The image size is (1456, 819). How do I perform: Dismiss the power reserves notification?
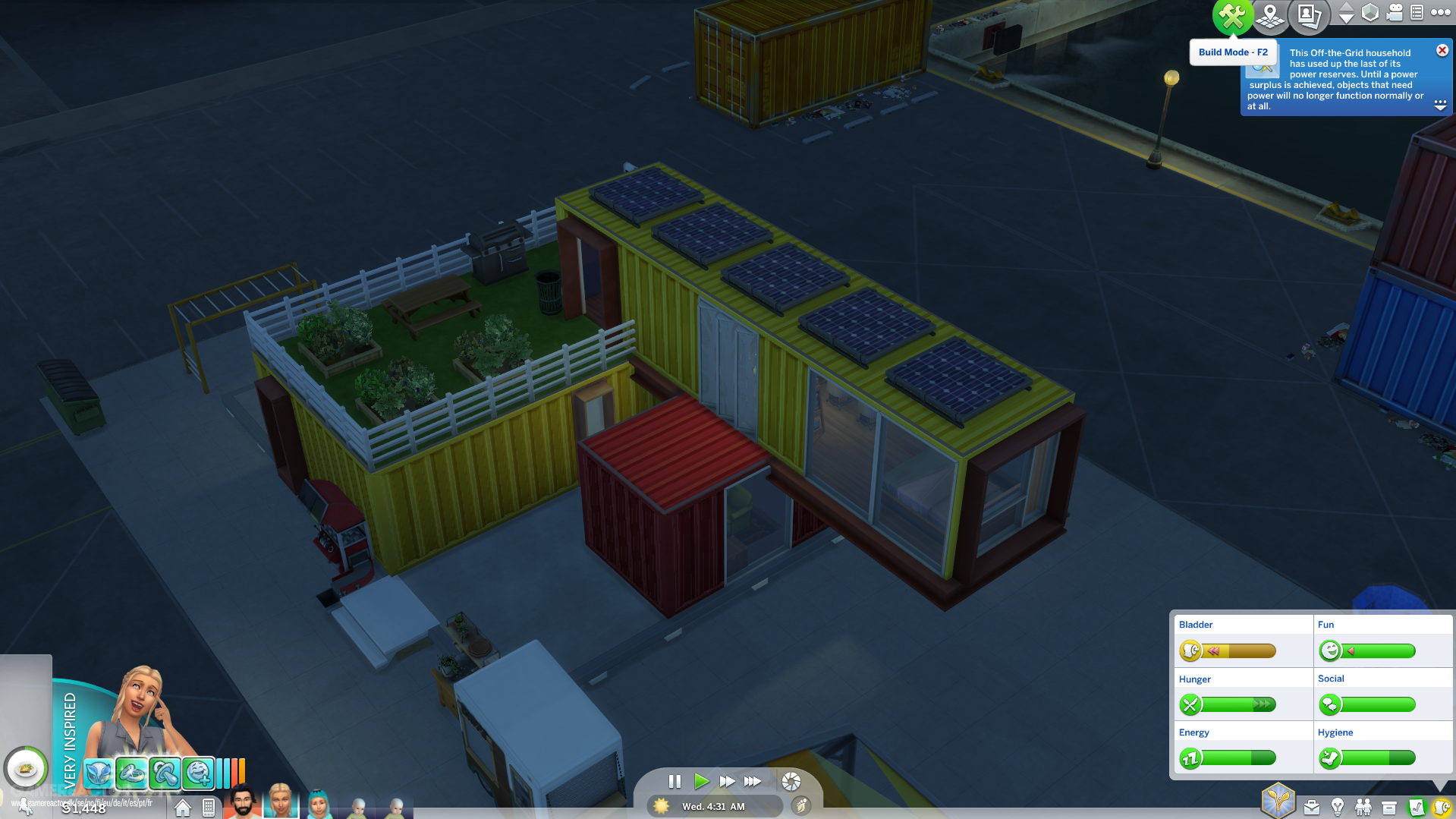coord(1441,50)
